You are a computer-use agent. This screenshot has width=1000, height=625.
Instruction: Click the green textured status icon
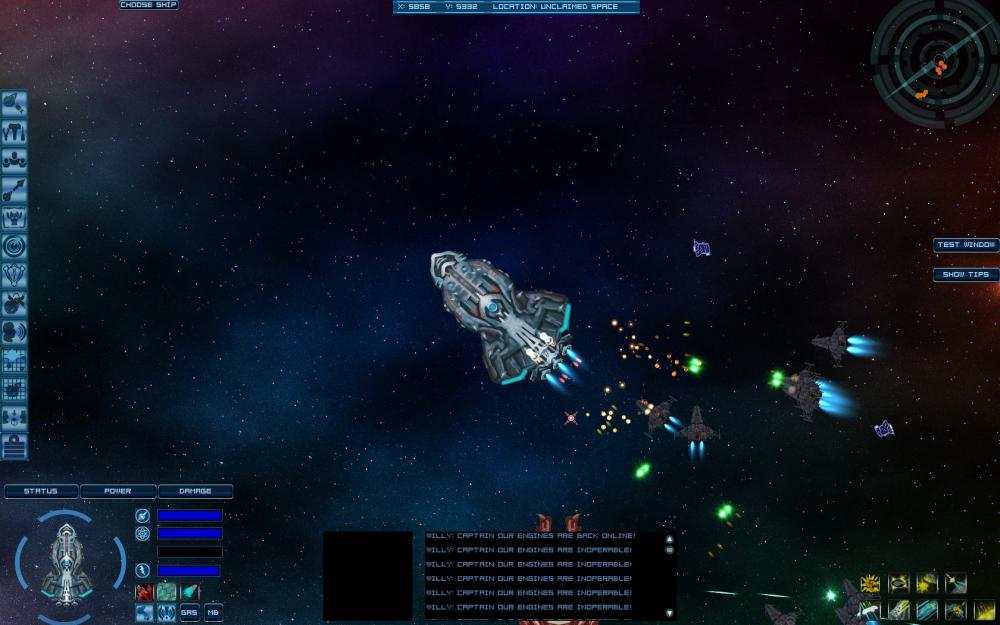[x=166, y=591]
